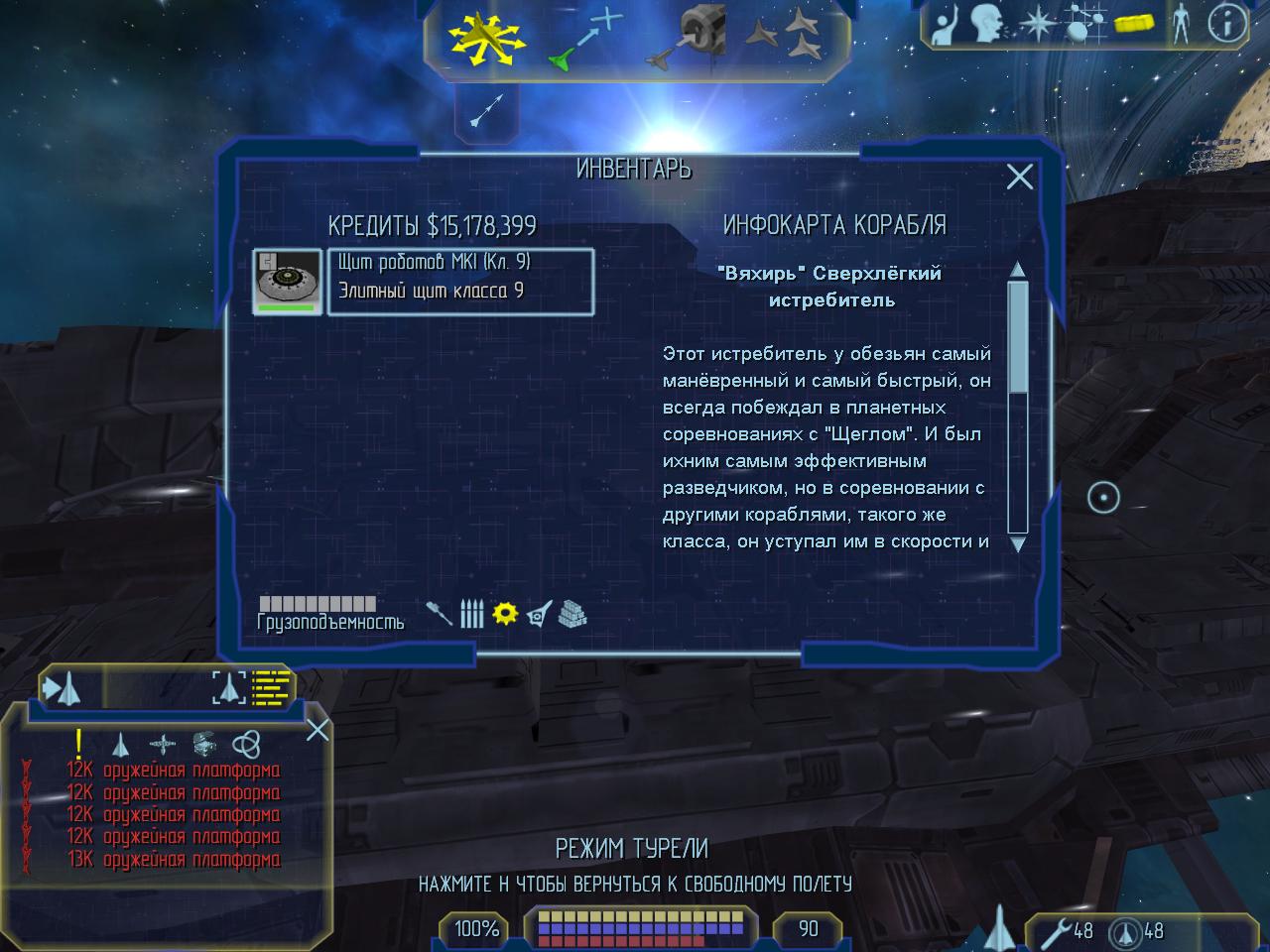Close the contact list panel
This screenshot has width=1270, height=952.
click(x=317, y=731)
